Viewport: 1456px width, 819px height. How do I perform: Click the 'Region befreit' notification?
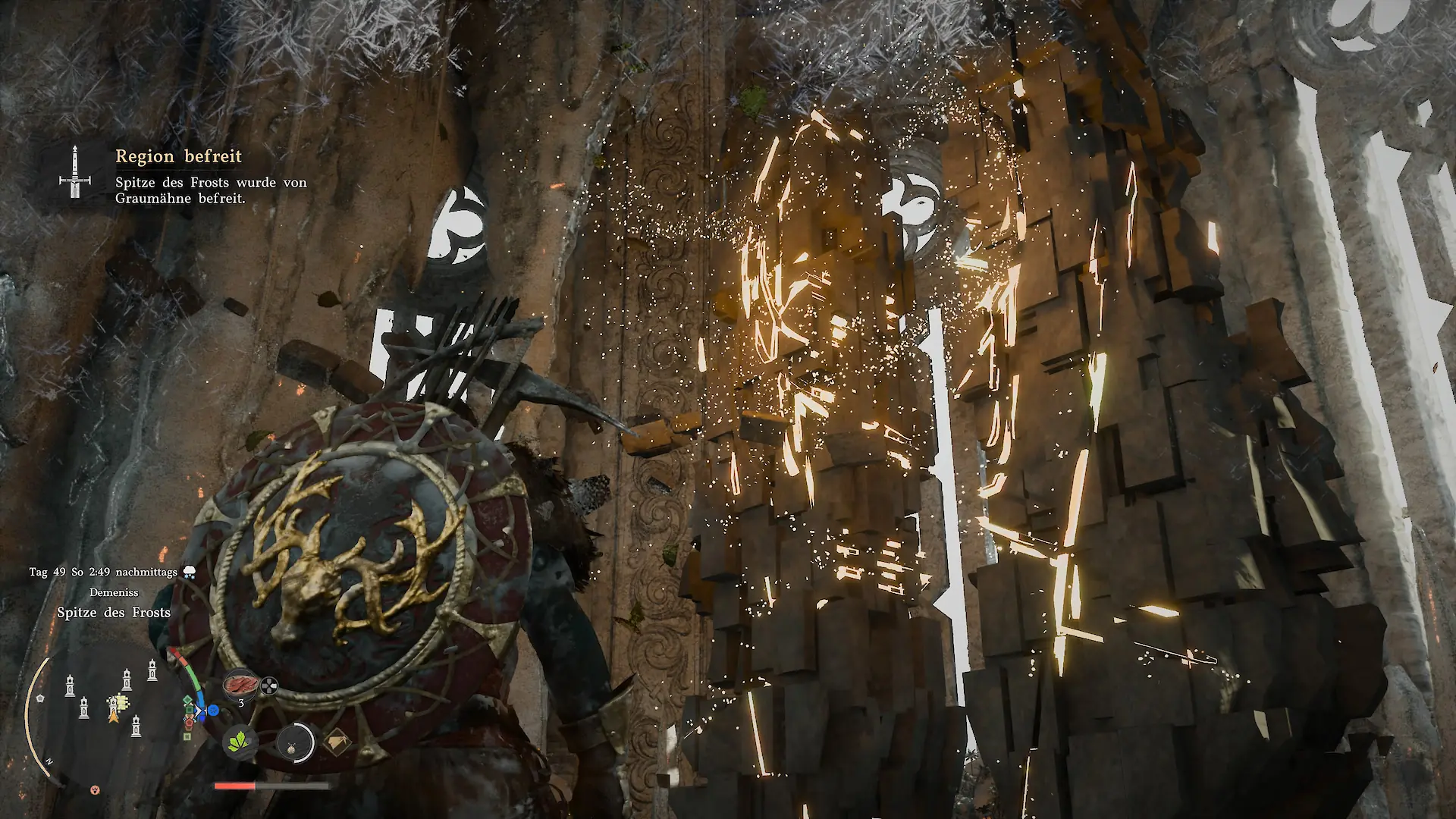point(178,156)
